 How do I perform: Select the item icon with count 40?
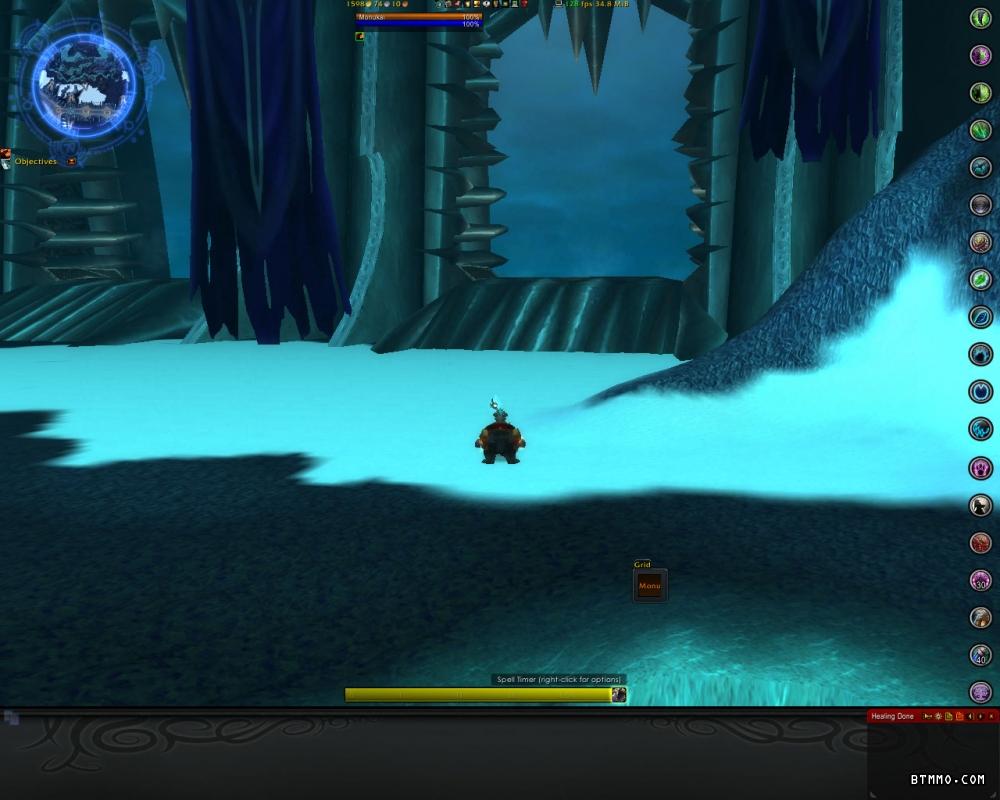[980, 655]
